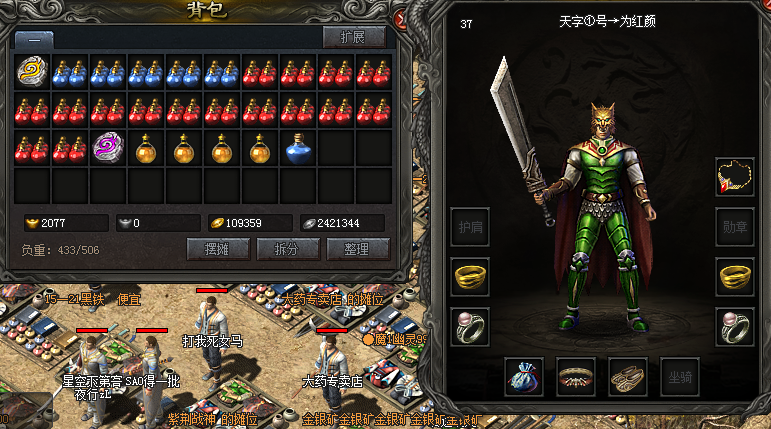This screenshot has height=429, width=771.
Task: Click the 扩展 expand bag button
Action: point(354,37)
